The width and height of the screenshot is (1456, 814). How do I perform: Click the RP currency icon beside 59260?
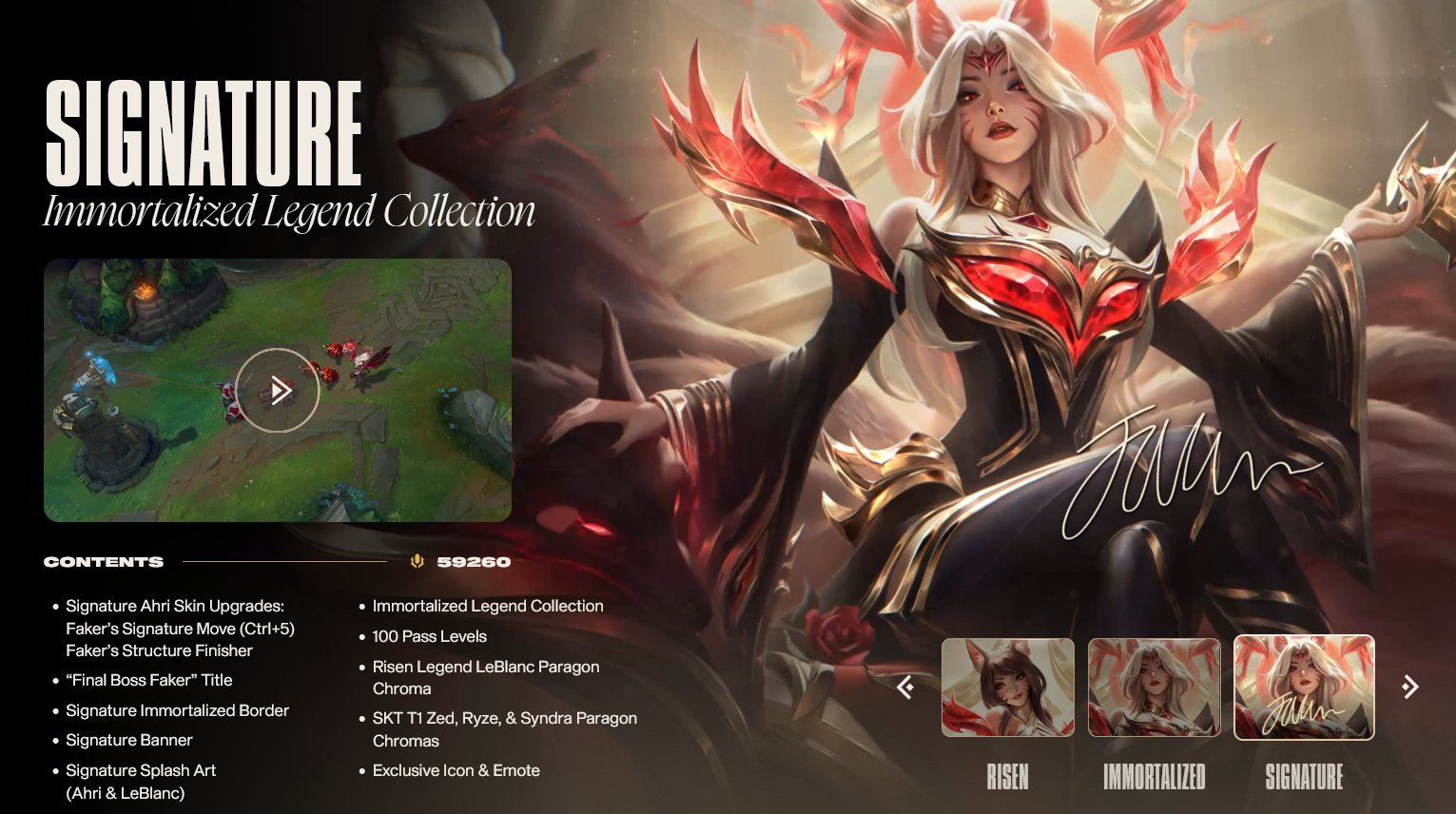(x=418, y=561)
